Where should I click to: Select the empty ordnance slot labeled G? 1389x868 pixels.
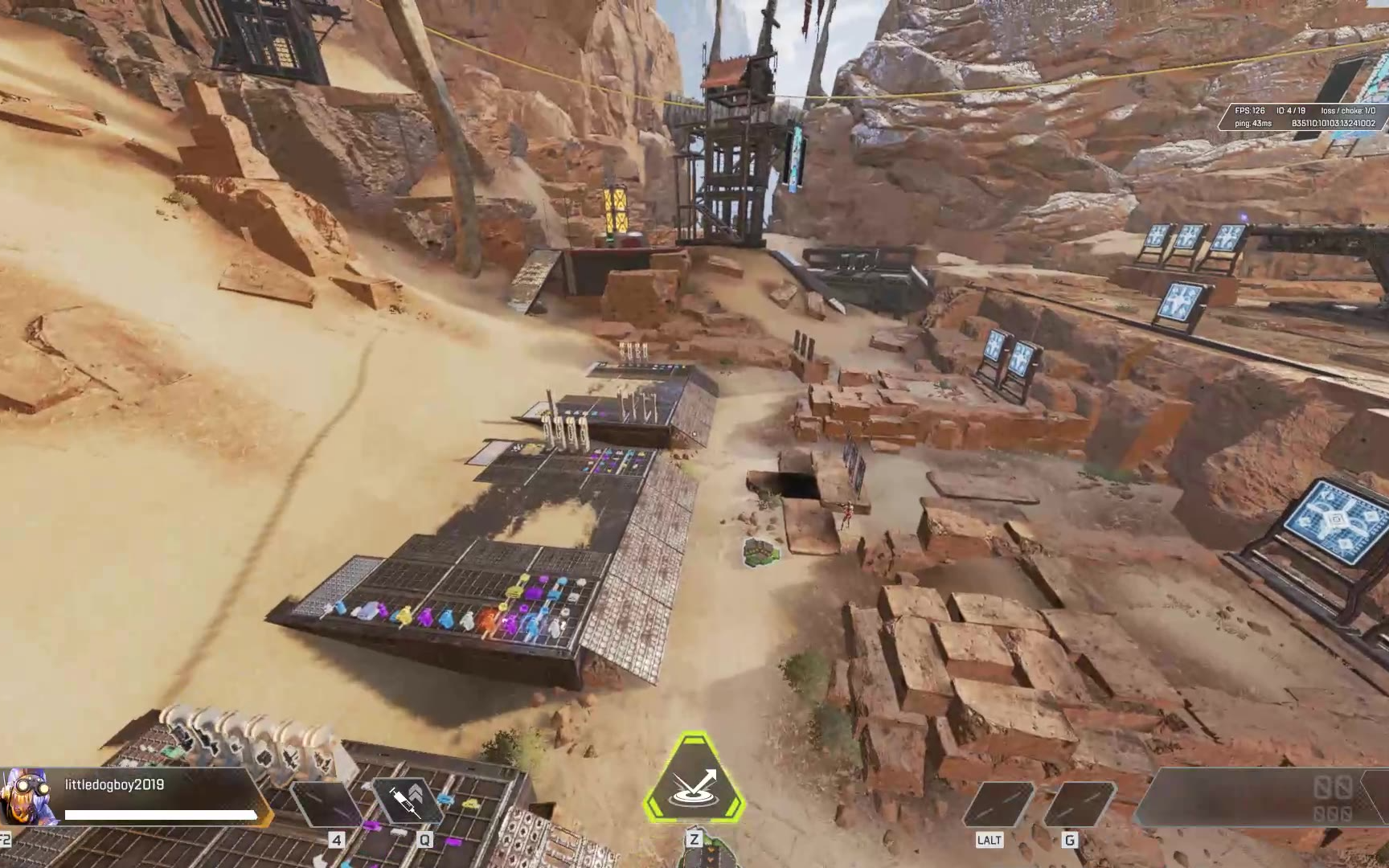click(x=1078, y=803)
